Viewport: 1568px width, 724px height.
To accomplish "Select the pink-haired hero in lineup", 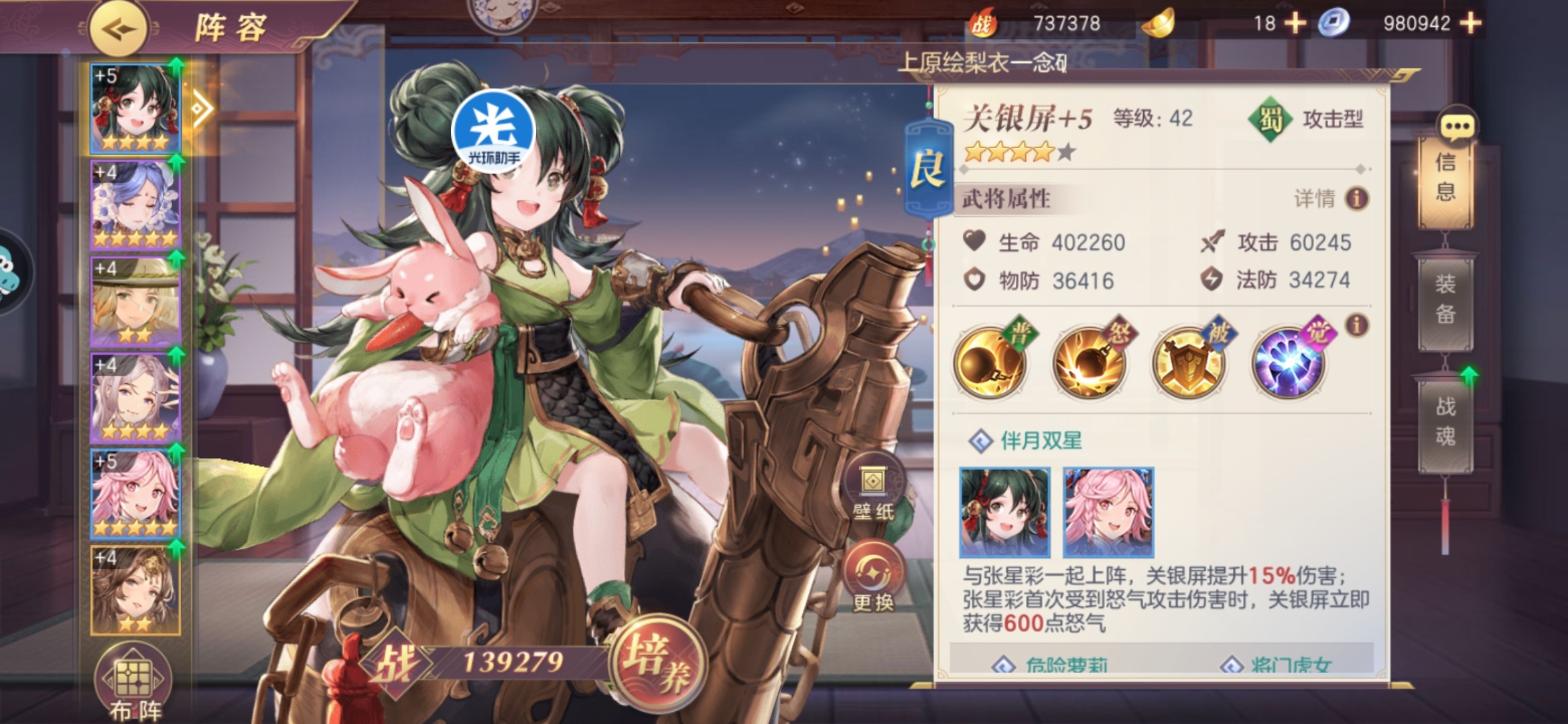I will click(x=135, y=494).
